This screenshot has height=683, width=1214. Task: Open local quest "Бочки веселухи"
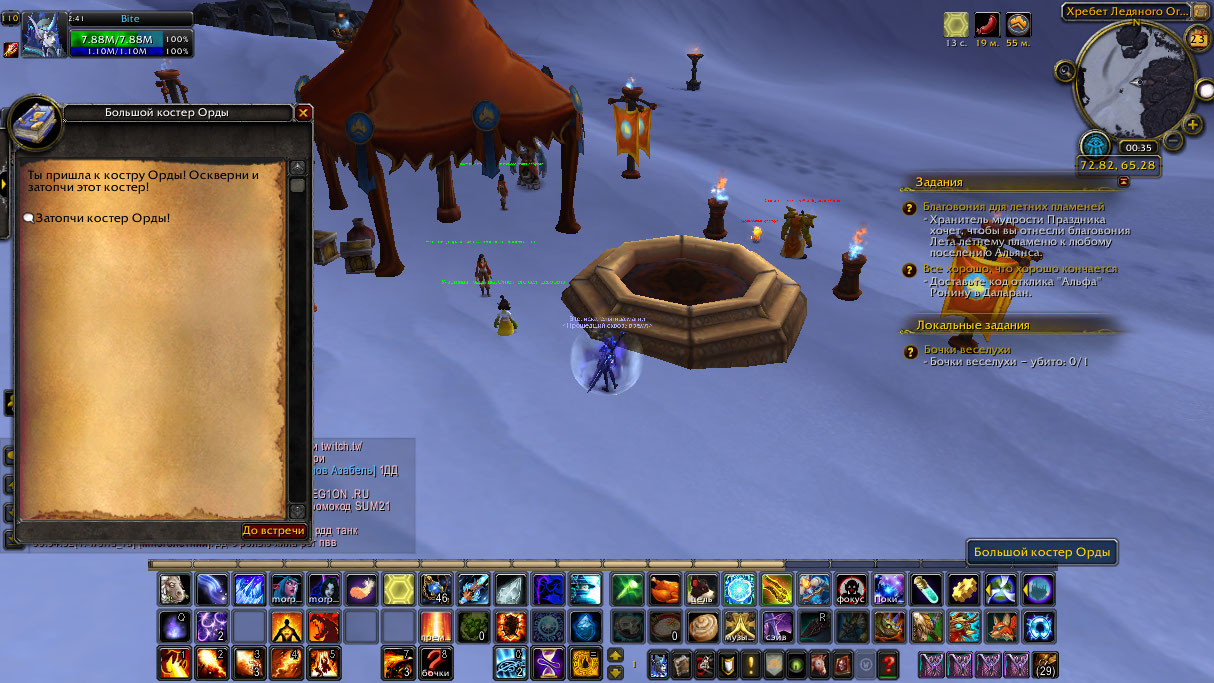click(x=966, y=350)
